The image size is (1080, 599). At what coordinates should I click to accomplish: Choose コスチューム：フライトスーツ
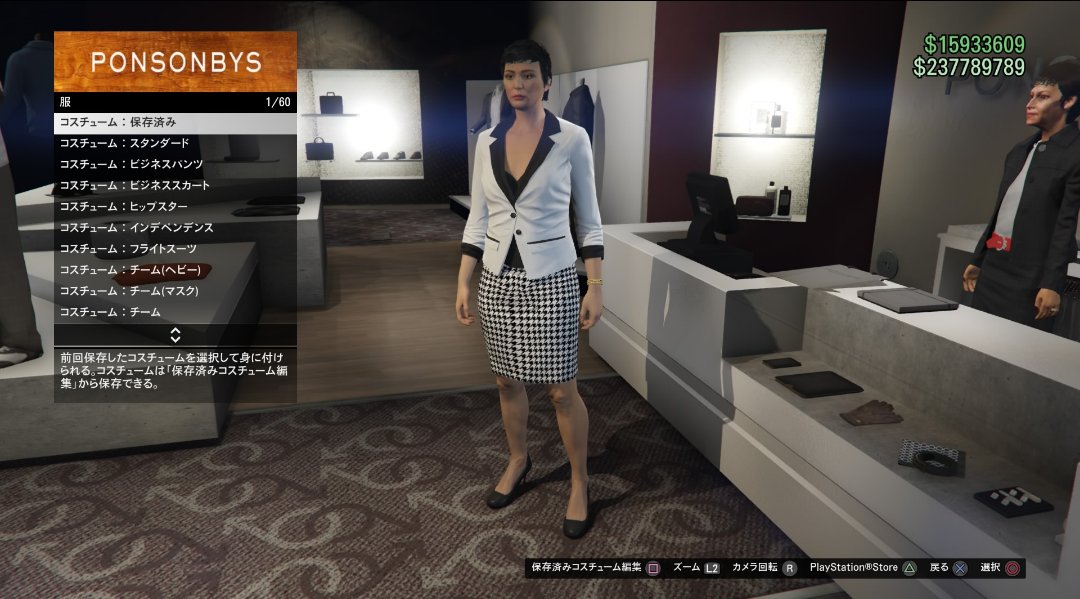point(175,249)
